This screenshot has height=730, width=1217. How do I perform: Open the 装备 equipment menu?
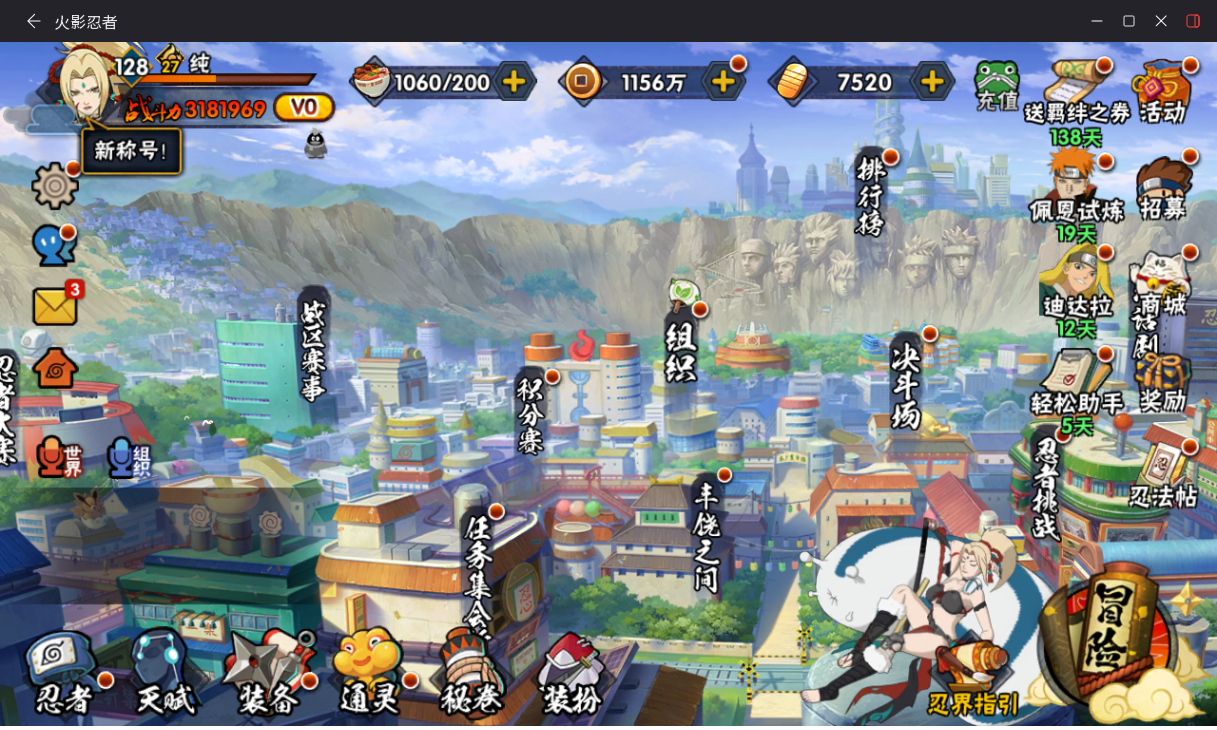[x=268, y=673]
